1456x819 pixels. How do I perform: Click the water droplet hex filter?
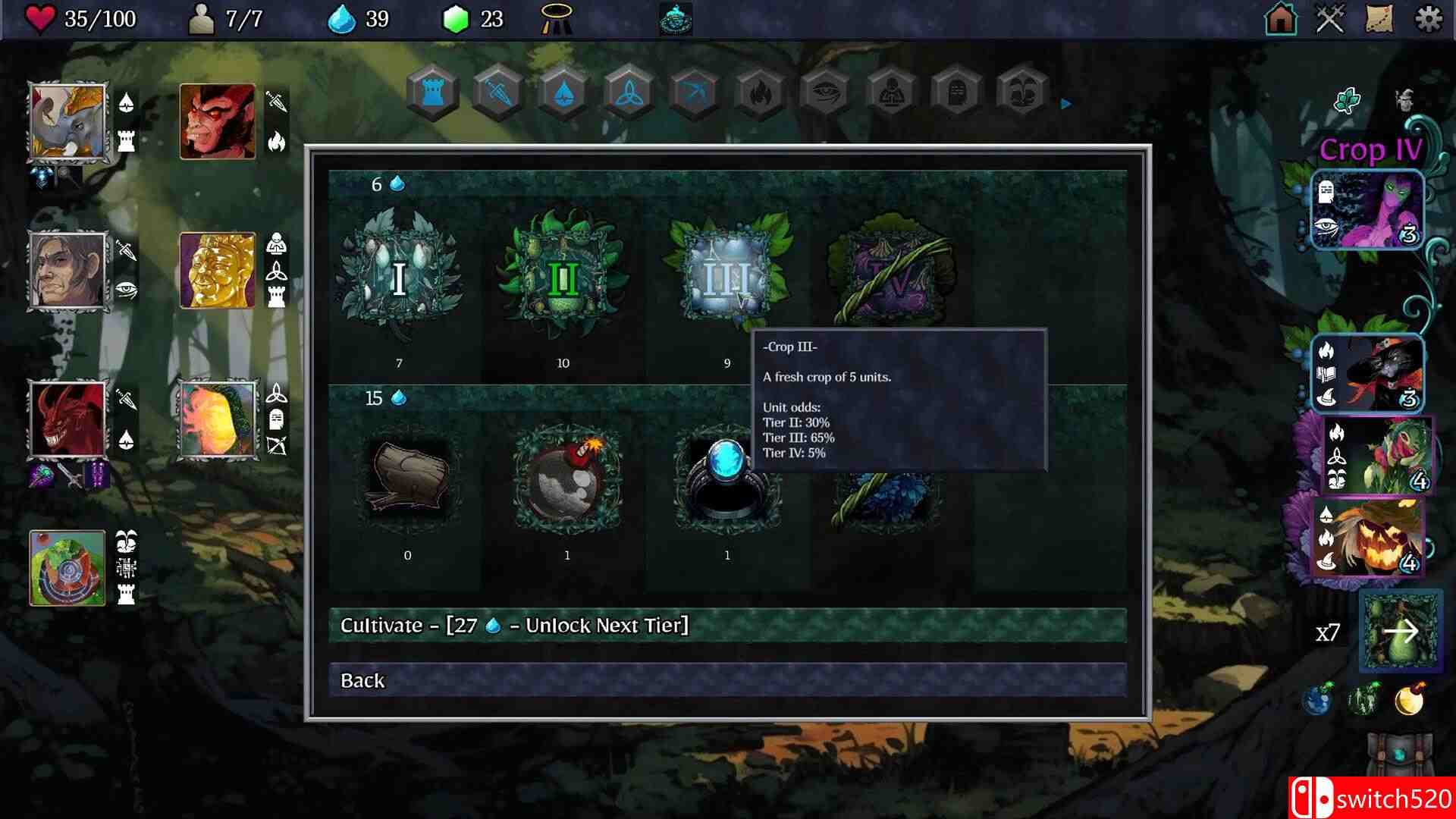[563, 91]
